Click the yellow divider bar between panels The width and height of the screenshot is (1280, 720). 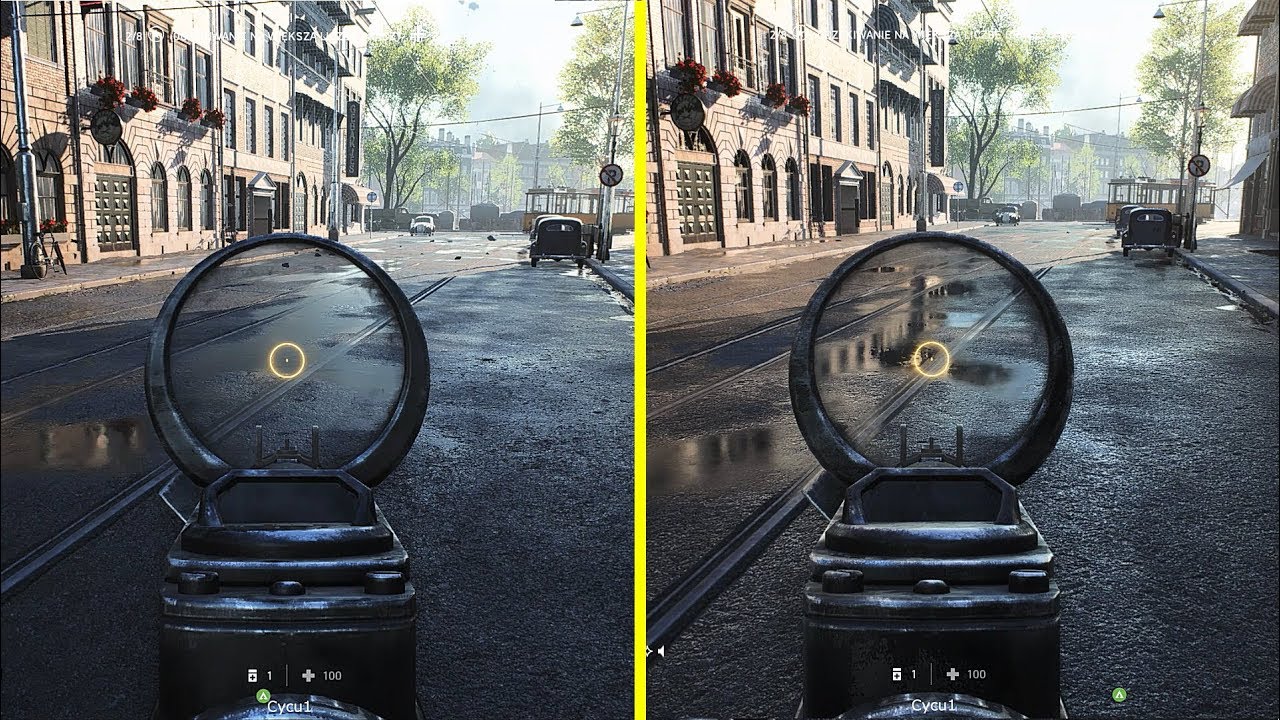click(640, 360)
